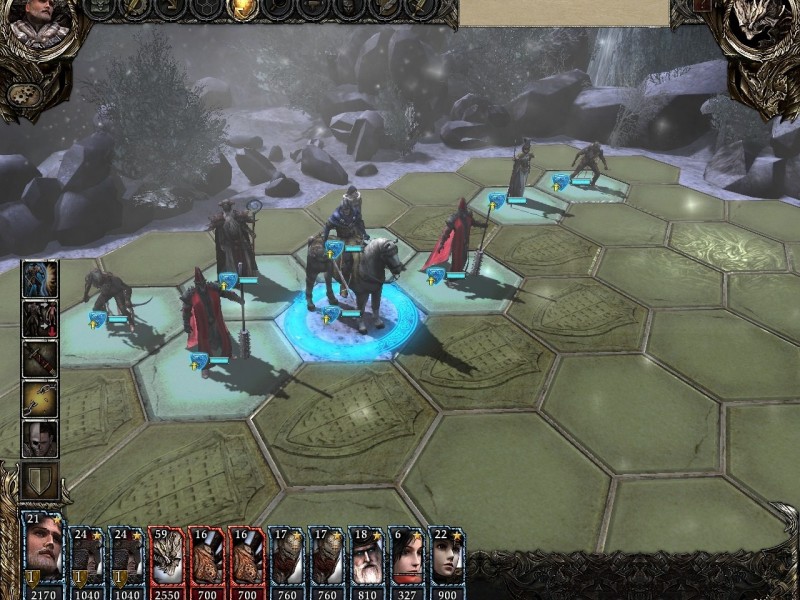
Task: Select the highlighted gold icon in top bar
Action: 241,9
